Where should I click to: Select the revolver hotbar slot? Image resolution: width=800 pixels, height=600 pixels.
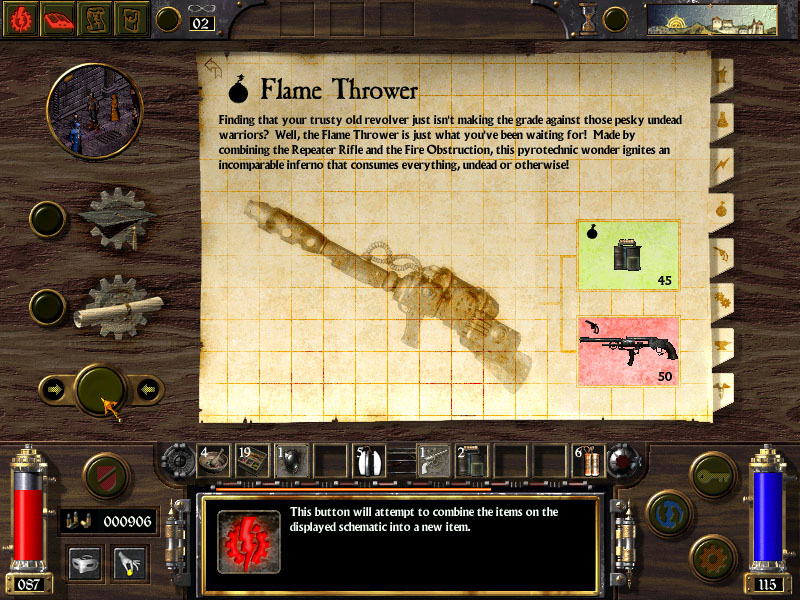click(x=433, y=460)
